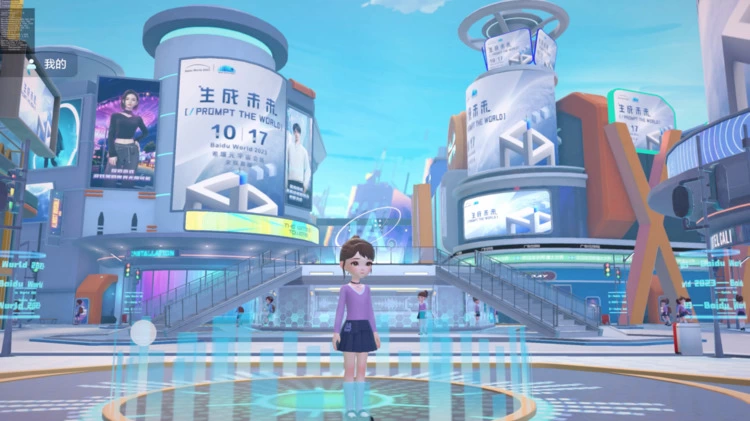Image resolution: width=750 pixels, height=421 pixels.
Task: Open the 我的 profile button
Action: tap(48, 65)
